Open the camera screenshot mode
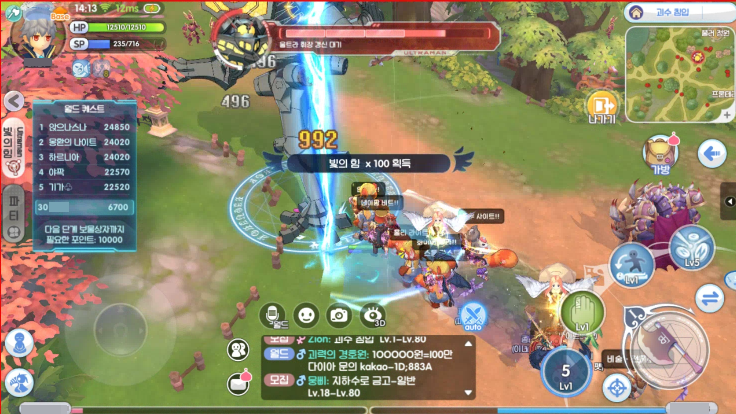Screen dimensions: 736x414 (339, 316)
